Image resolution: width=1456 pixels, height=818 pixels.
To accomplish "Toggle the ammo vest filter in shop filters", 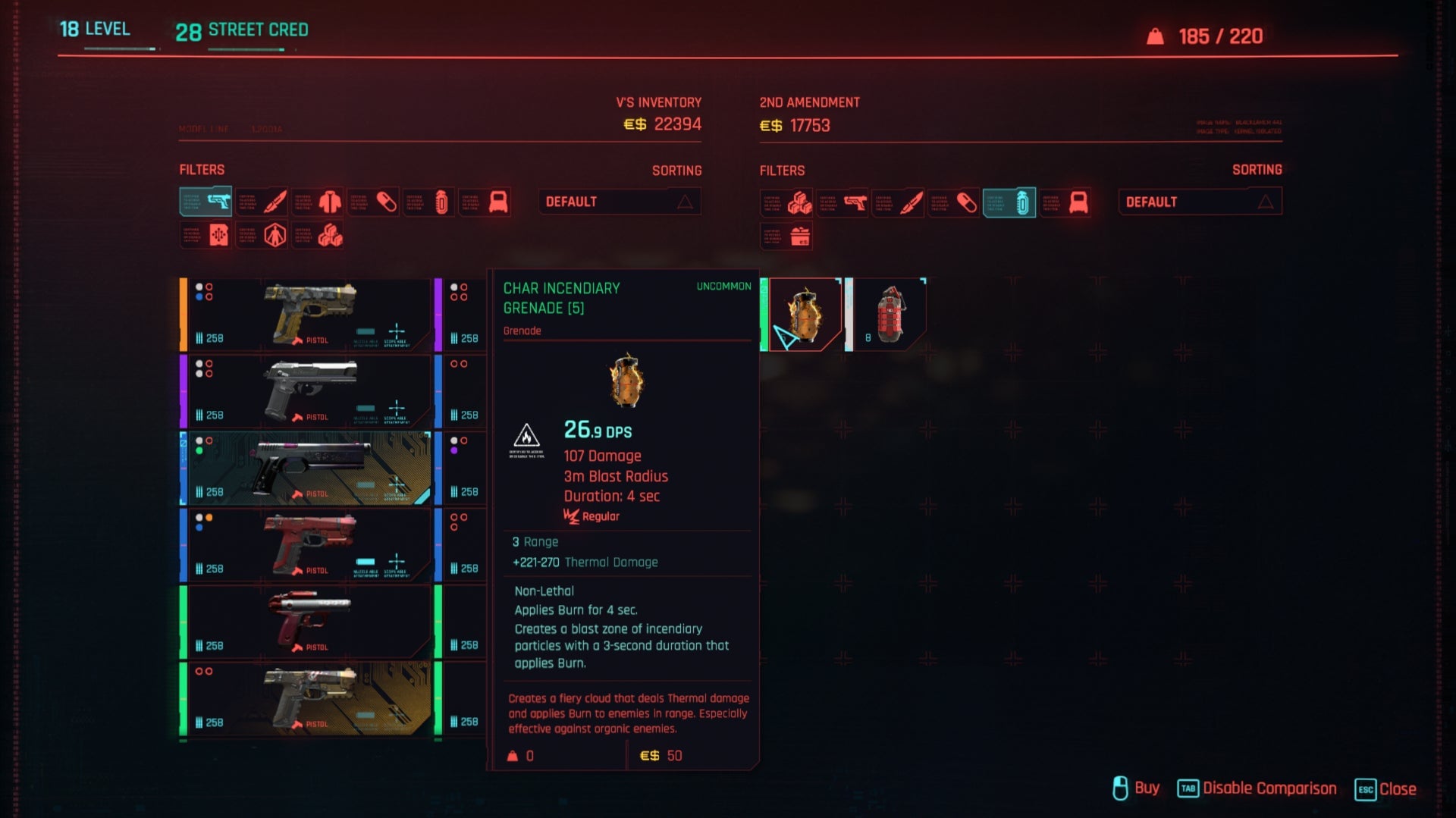I will (1065, 202).
